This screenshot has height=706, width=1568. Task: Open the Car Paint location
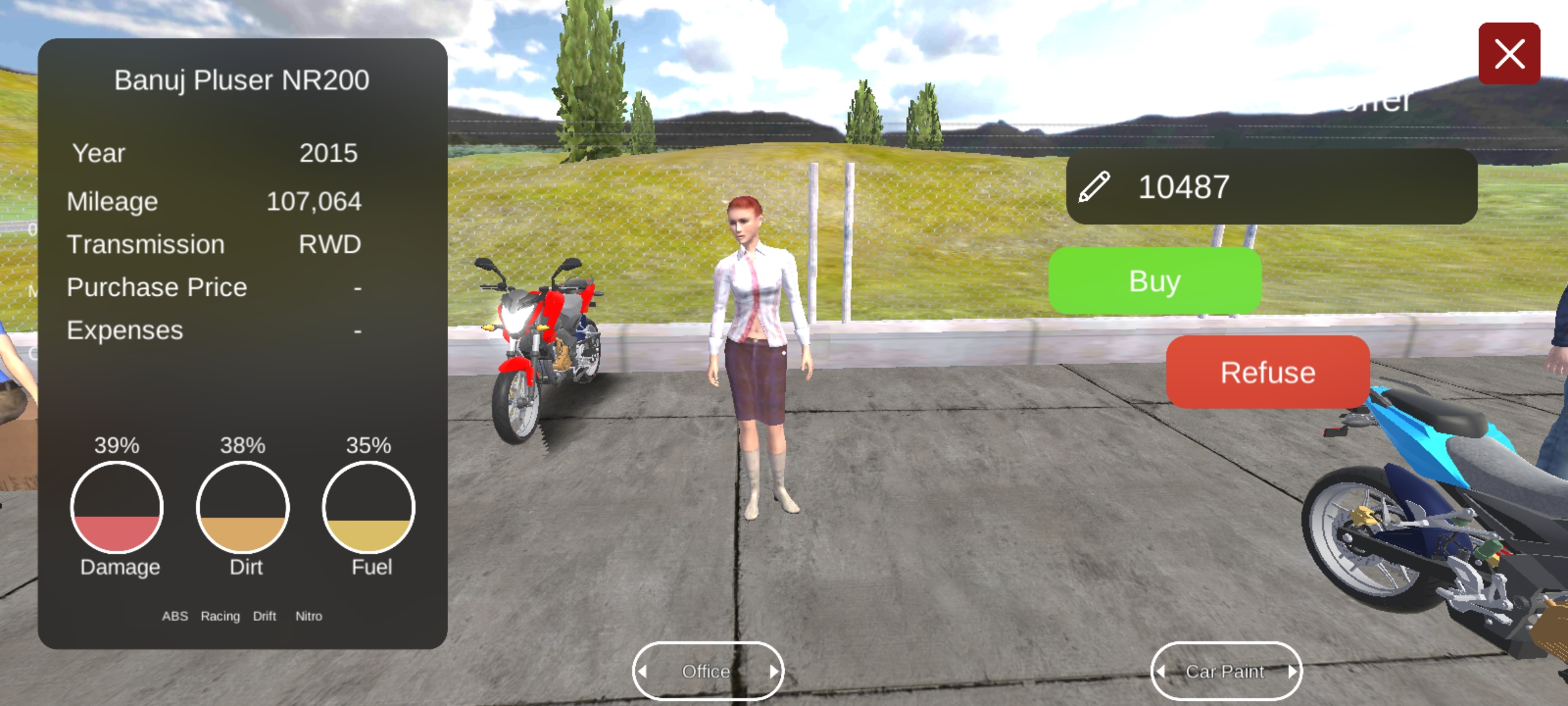coord(1225,671)
